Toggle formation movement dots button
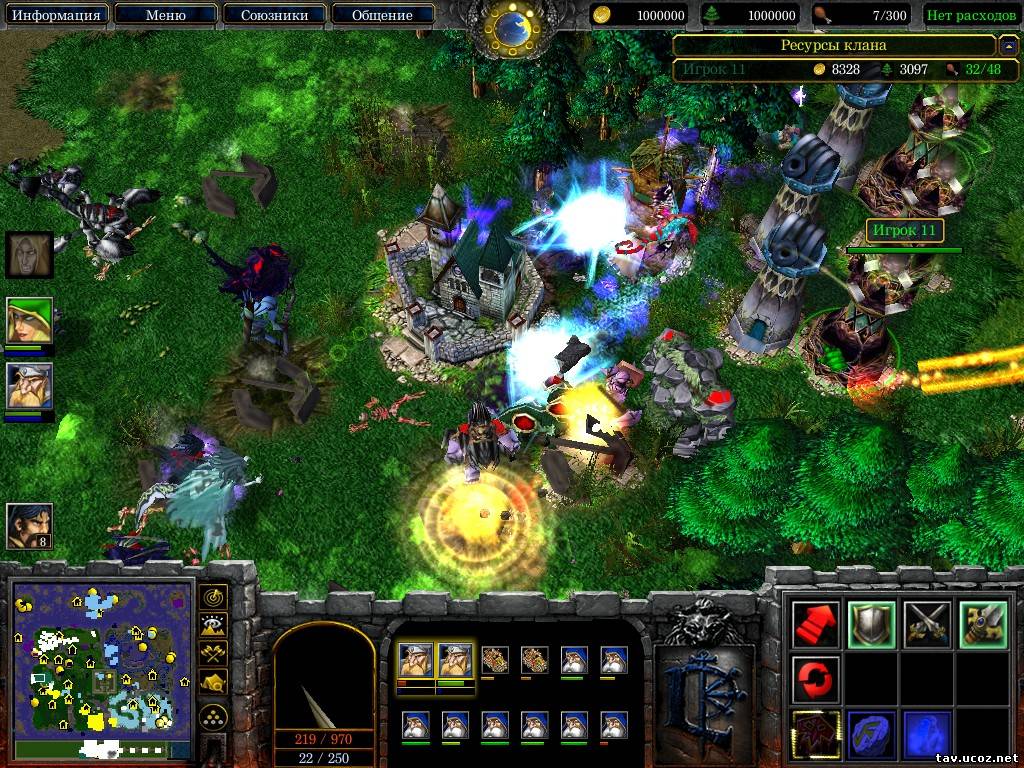The width and height of the screenshot is (1024, 768). click(212, 716)
